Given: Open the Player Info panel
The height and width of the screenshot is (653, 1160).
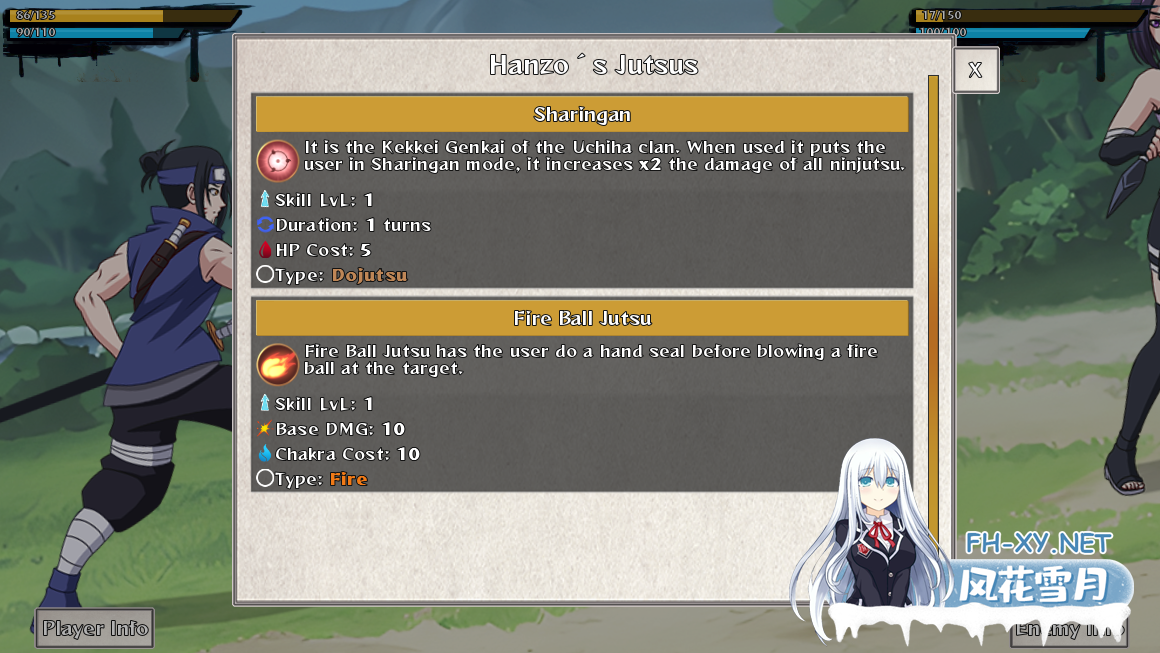Looking at the screenshot, I should click(x=95, y=628).
